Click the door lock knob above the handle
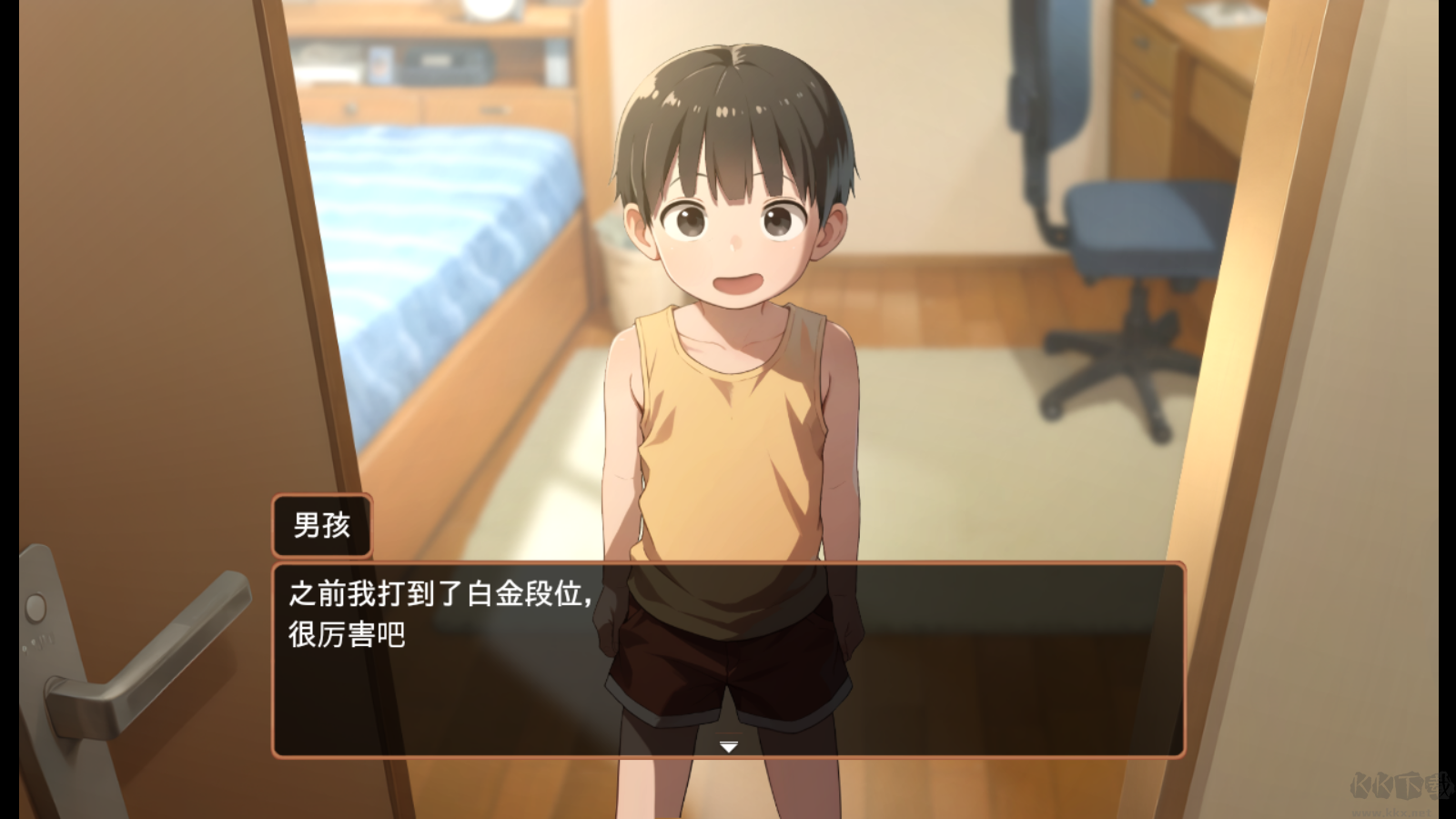Screen dimensions: 1456x819 click(36, 605)
